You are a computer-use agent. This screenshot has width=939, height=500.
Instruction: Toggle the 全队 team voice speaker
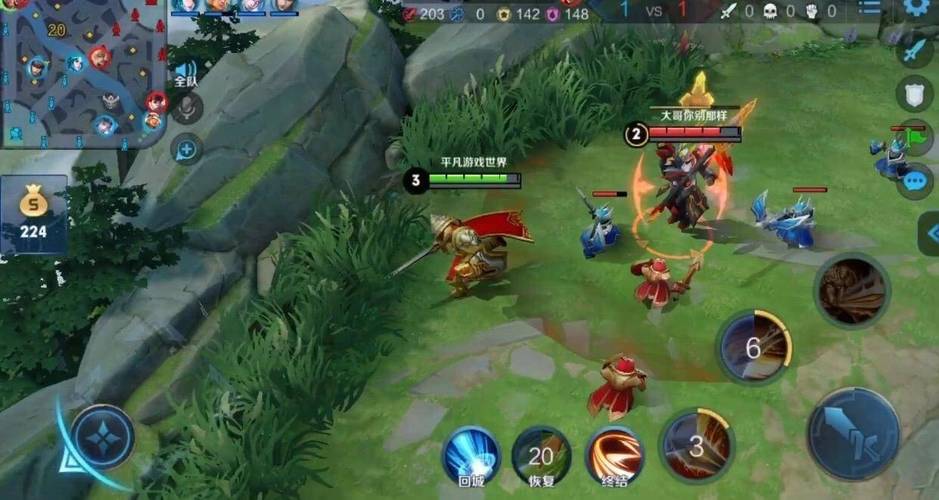[x=185, y=72]
